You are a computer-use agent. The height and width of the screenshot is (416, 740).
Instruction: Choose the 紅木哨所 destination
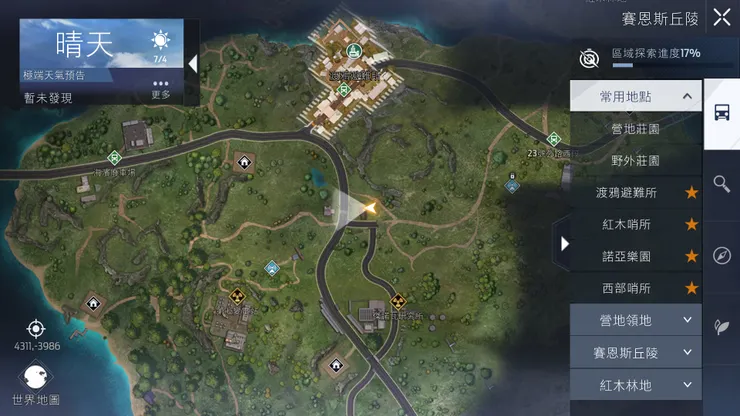click(635, 224)
